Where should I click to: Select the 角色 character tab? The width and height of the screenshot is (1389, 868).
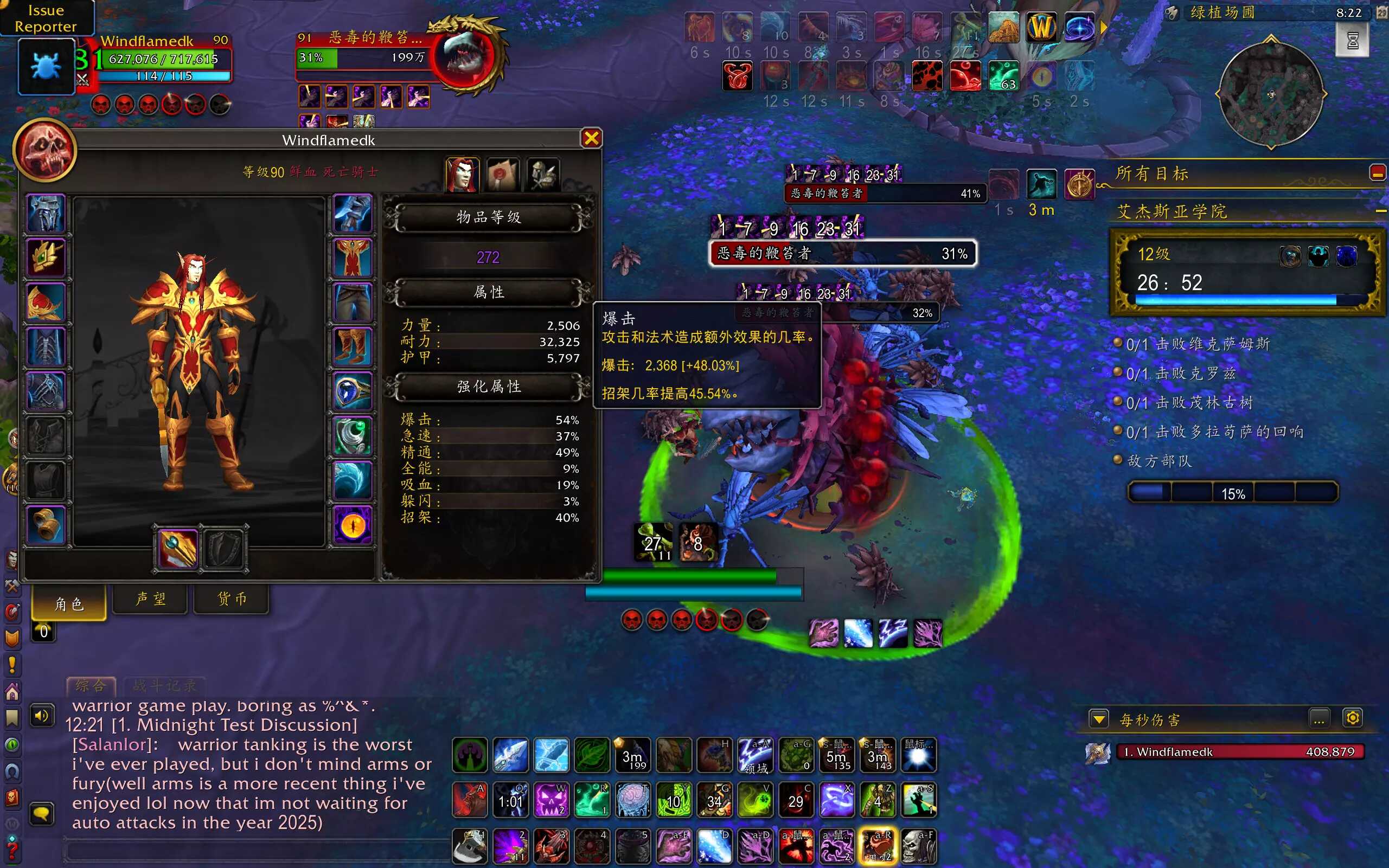click(x=69, y=603)
